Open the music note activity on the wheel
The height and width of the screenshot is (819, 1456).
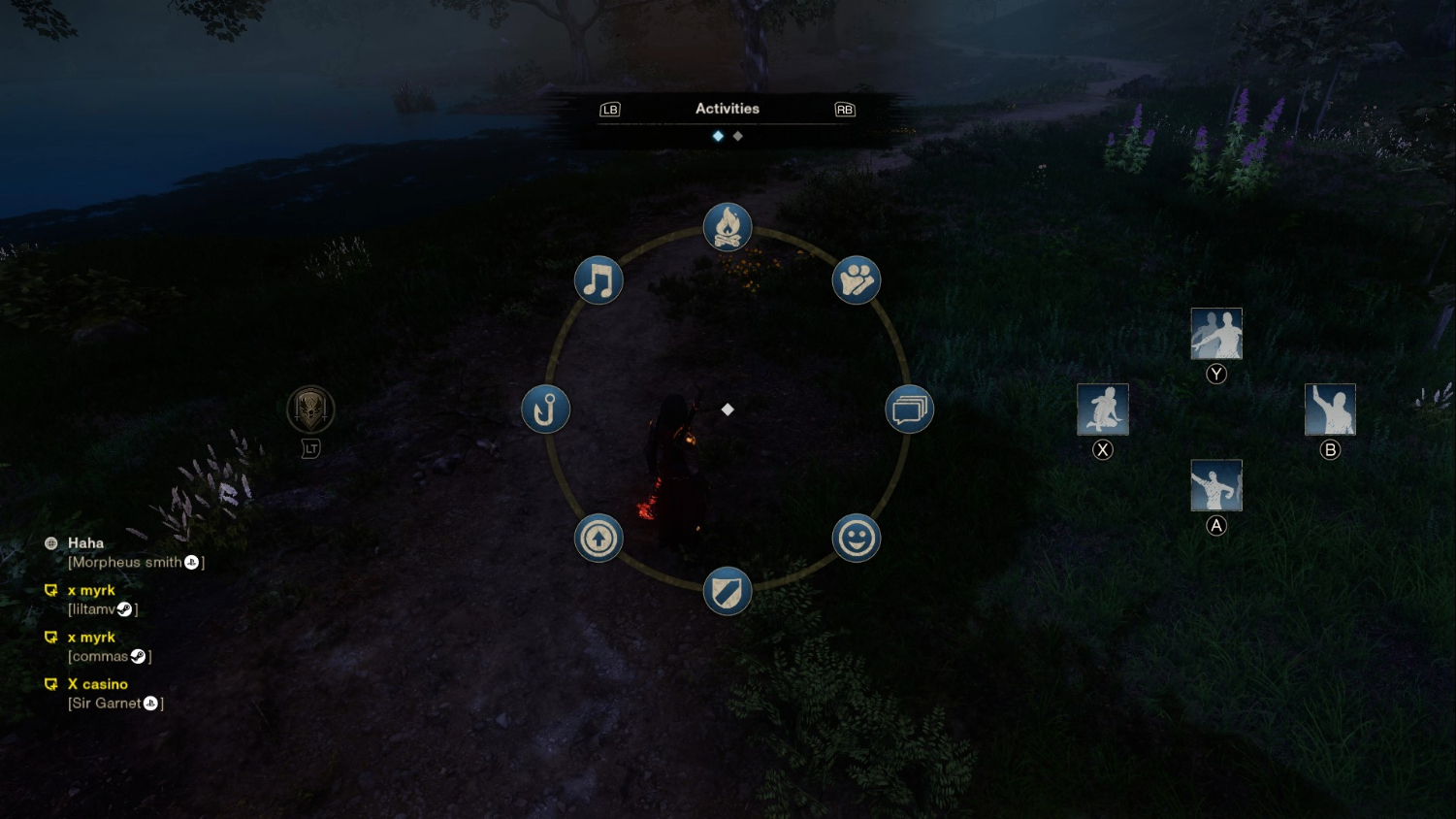tap(599, 279)
